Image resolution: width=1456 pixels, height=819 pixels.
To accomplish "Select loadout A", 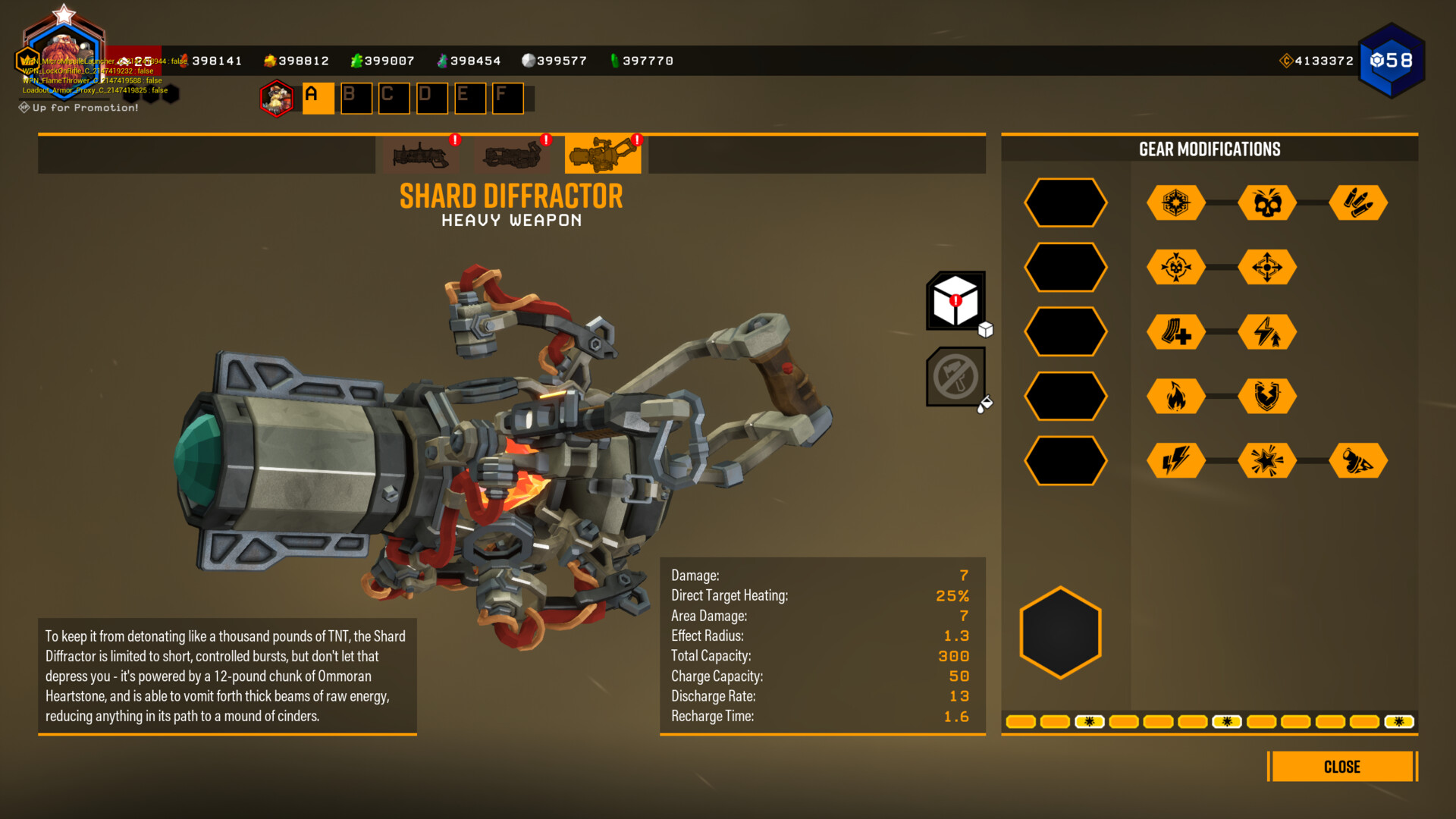I will [x=318, y=99].
